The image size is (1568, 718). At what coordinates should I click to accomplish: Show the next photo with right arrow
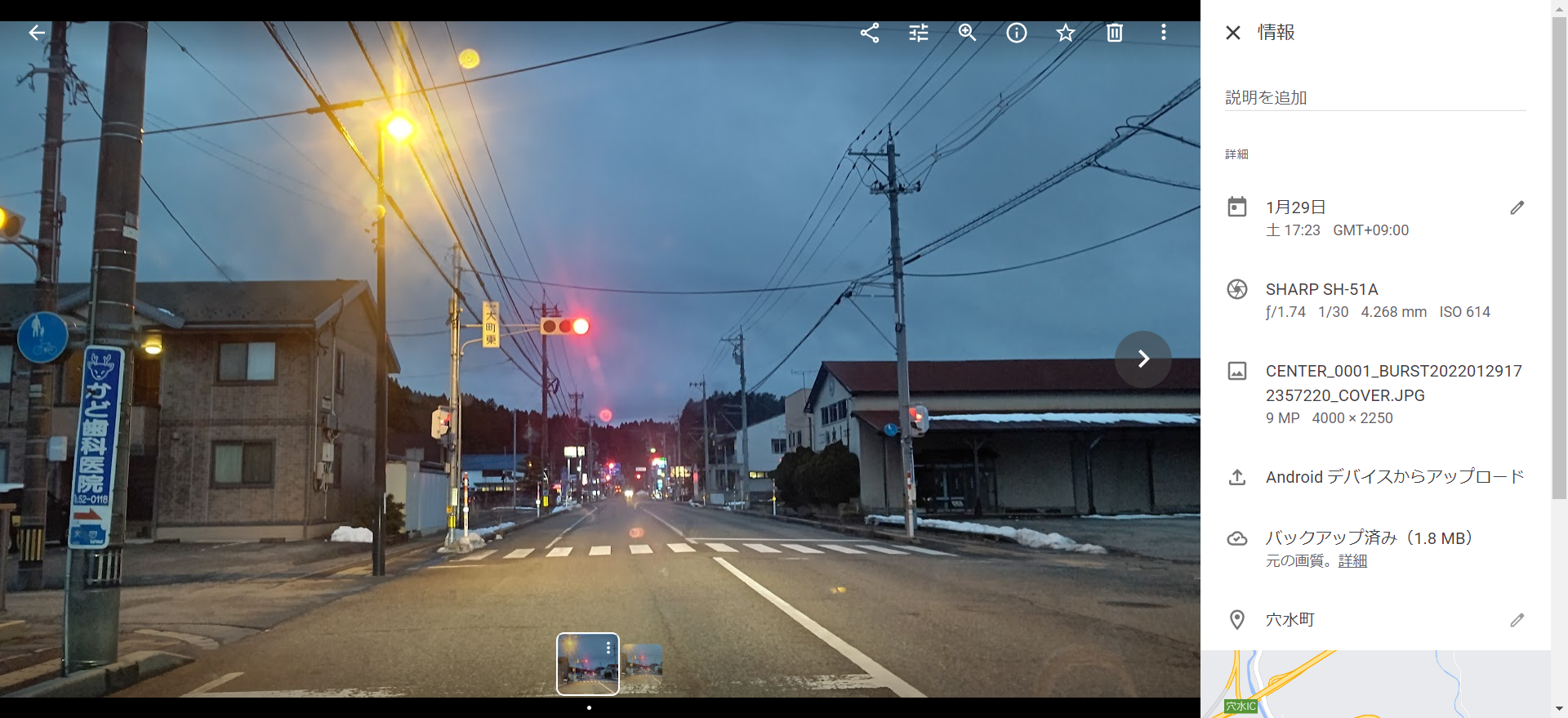tap(1143, 359)
